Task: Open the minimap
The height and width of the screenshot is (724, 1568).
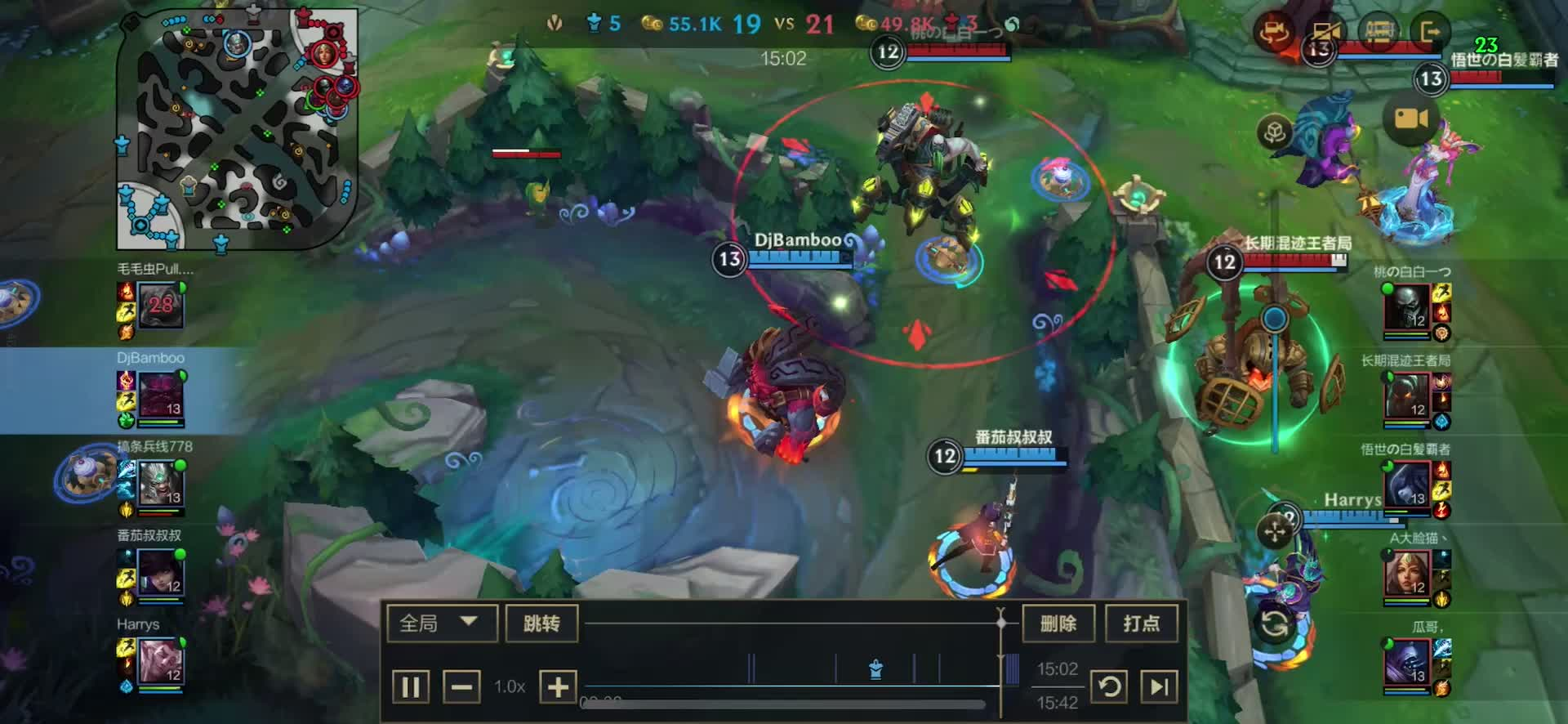Action: pos(237,129)
